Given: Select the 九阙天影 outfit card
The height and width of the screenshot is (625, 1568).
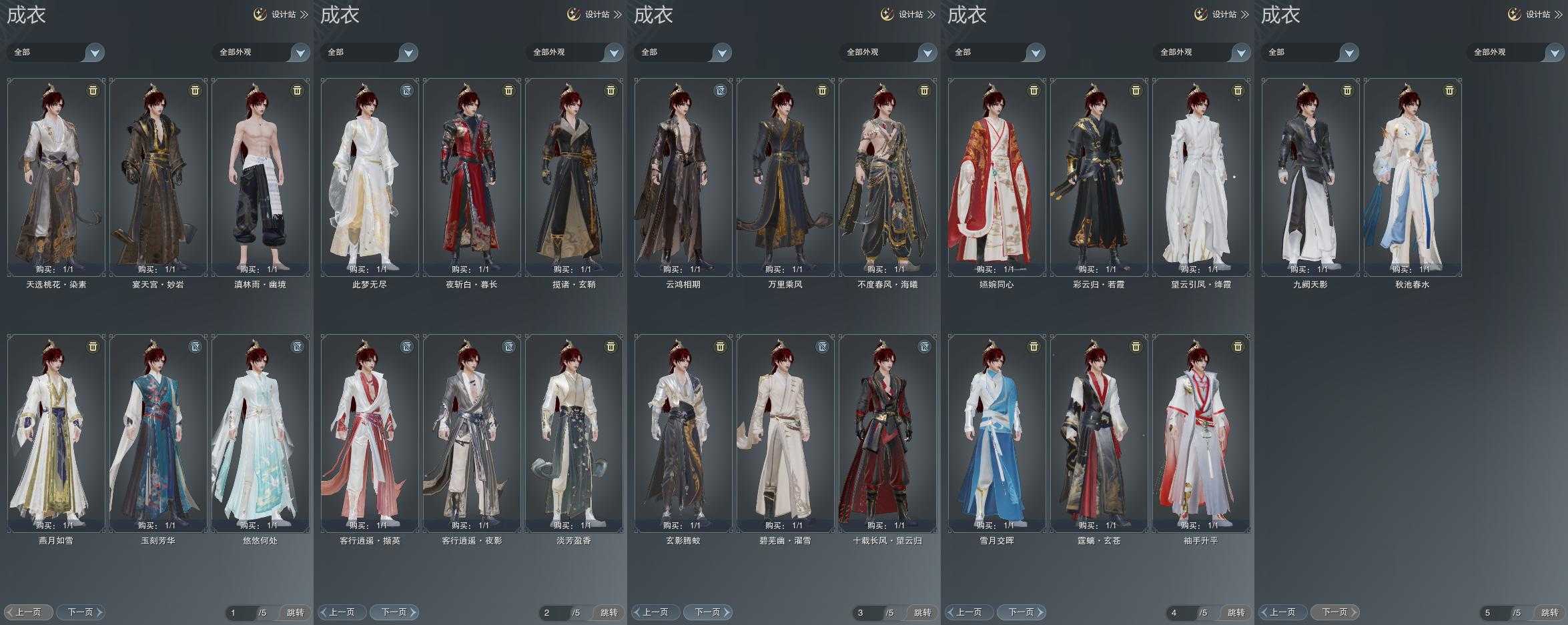Looking at the screenshot, I should tap(1310, 177).
